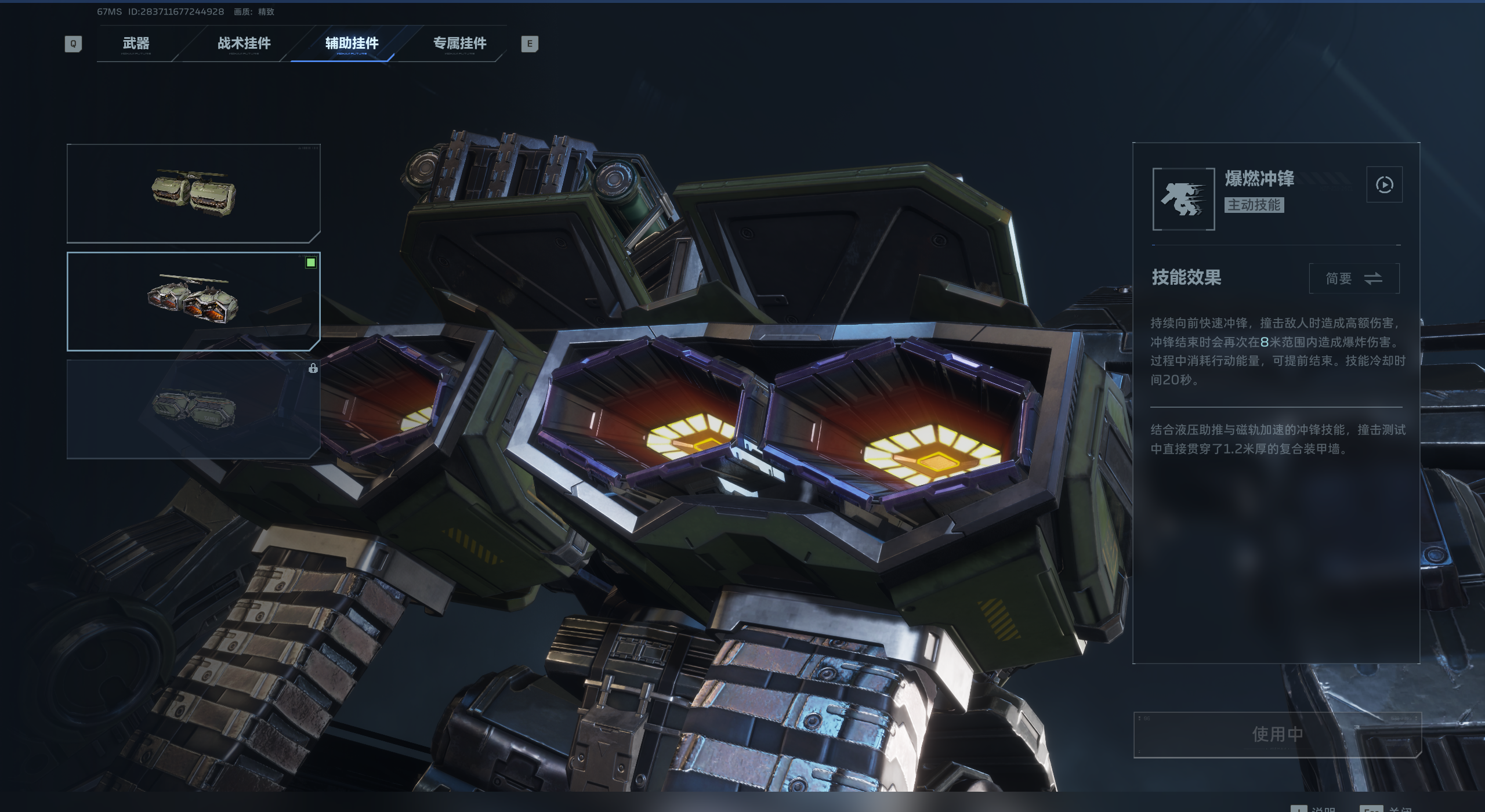This screenshot has height=812, width=1485.
Task: Open the 战术挂件 tab
Action: (244, 43)
